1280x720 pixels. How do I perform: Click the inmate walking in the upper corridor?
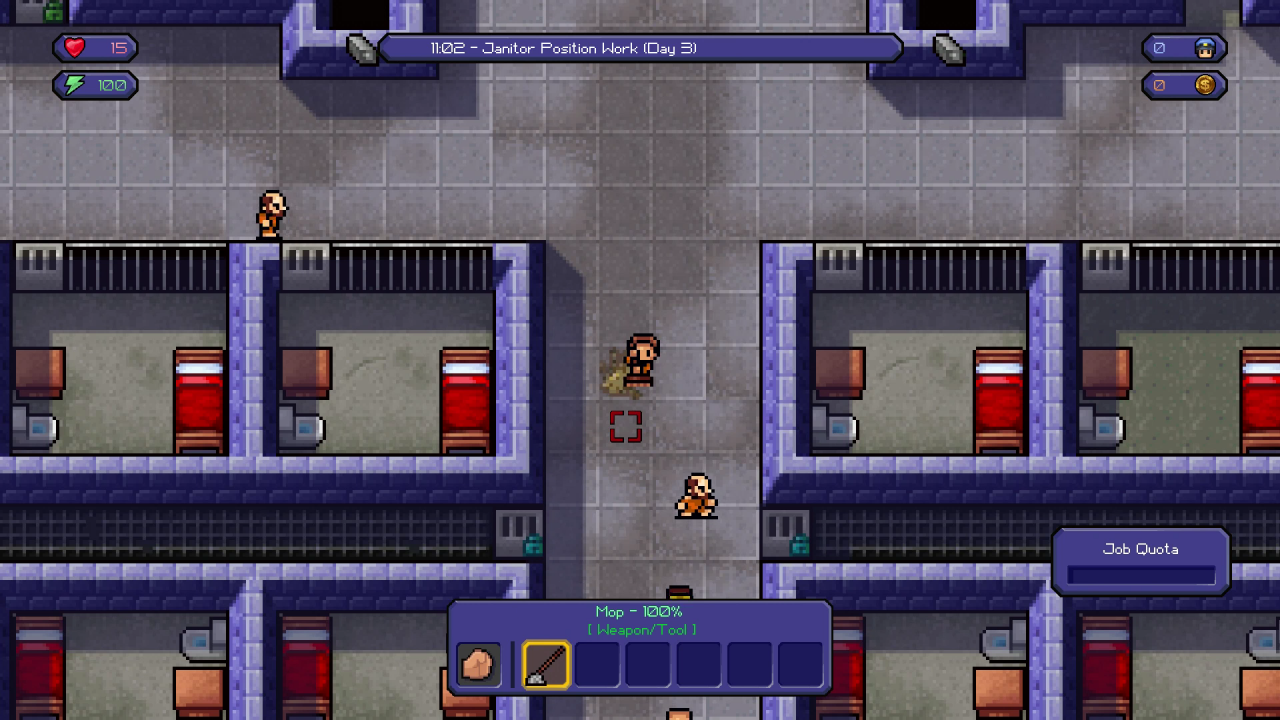(270, 211)
